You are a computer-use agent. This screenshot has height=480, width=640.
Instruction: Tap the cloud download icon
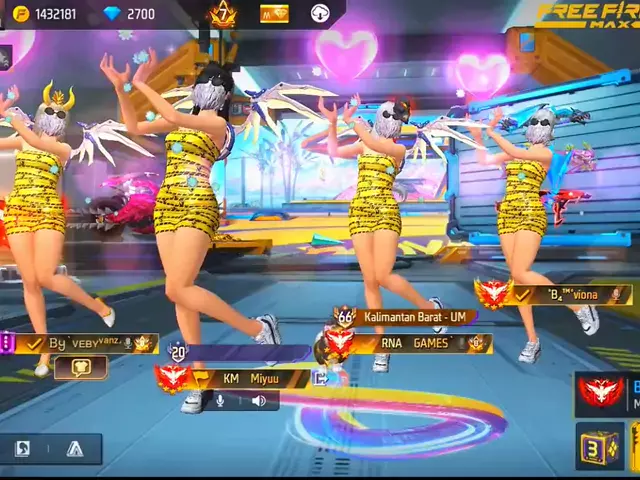(x=321, y=14)
